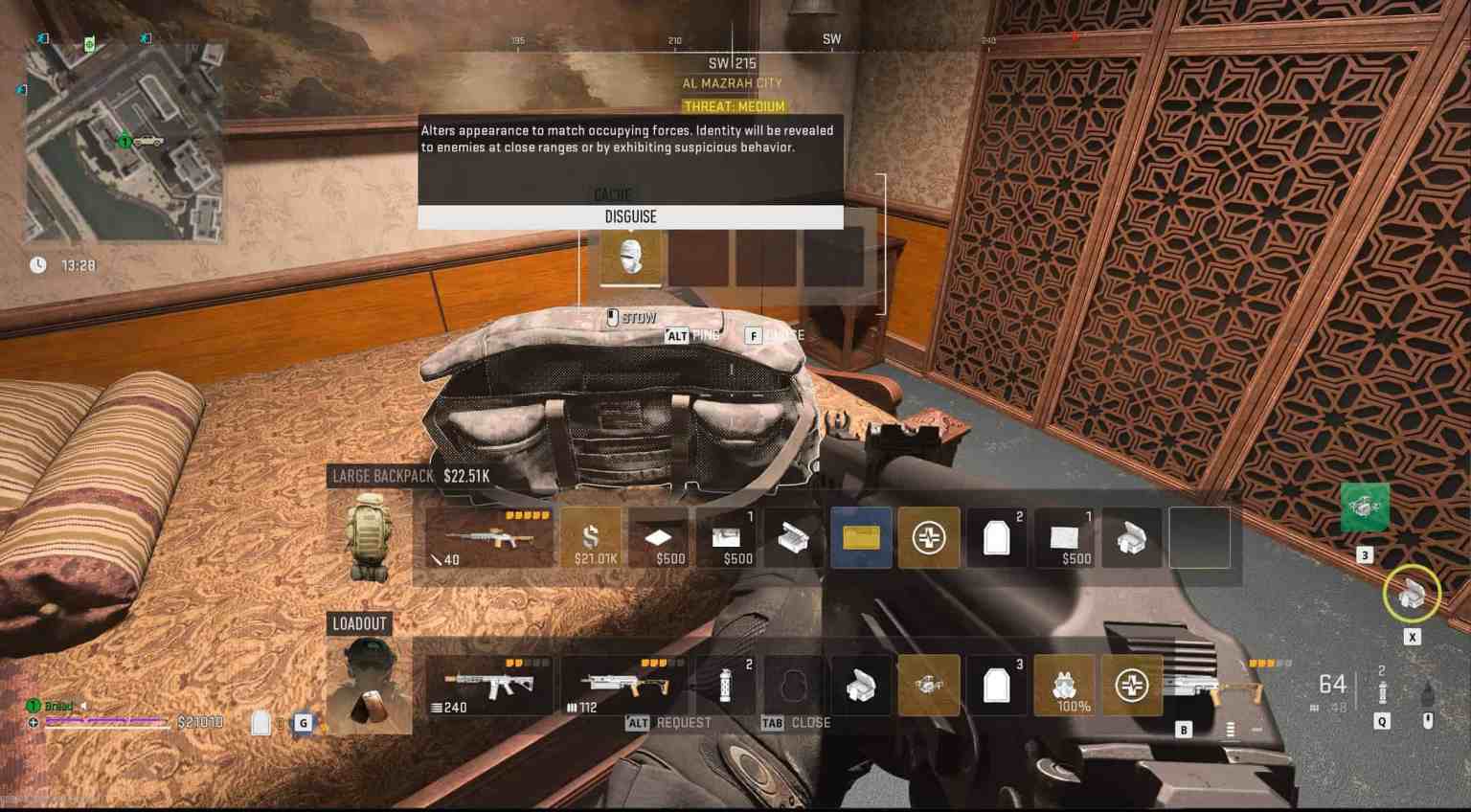Select the disguise mask in the cache
Image resolution: width=1471 pixels, height=812 pixels.
[631, 255]
